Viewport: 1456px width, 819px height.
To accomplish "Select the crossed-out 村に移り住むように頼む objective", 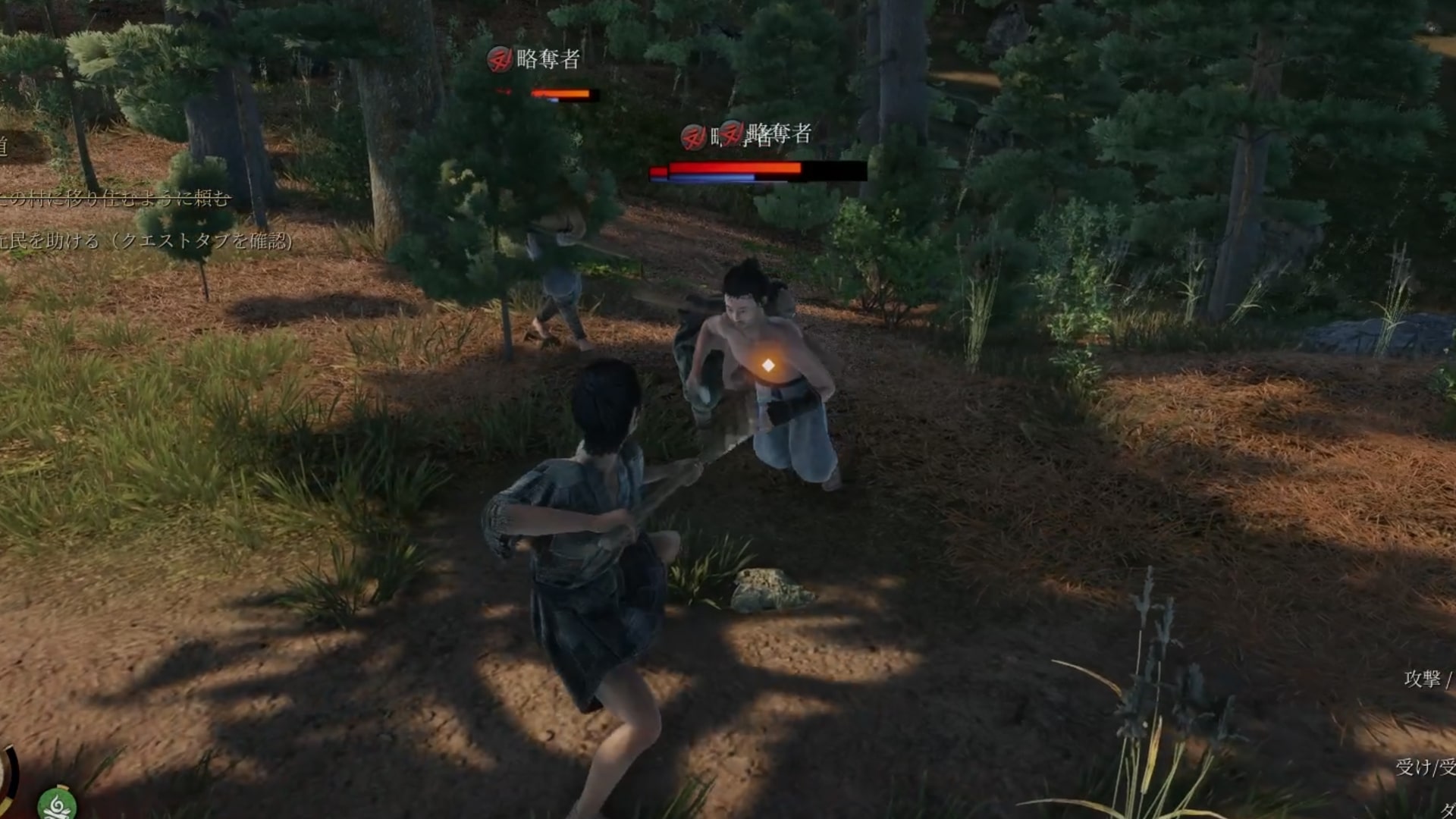I will 114,199.
